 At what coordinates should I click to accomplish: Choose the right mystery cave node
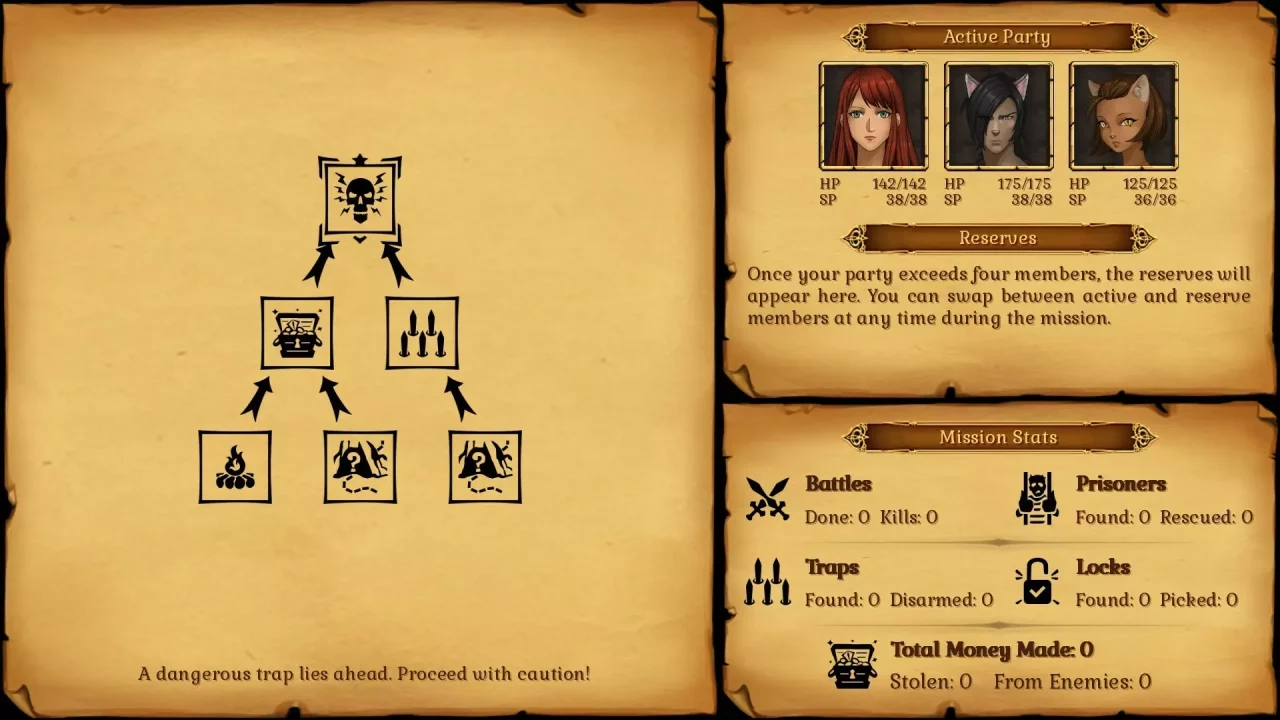485,466
